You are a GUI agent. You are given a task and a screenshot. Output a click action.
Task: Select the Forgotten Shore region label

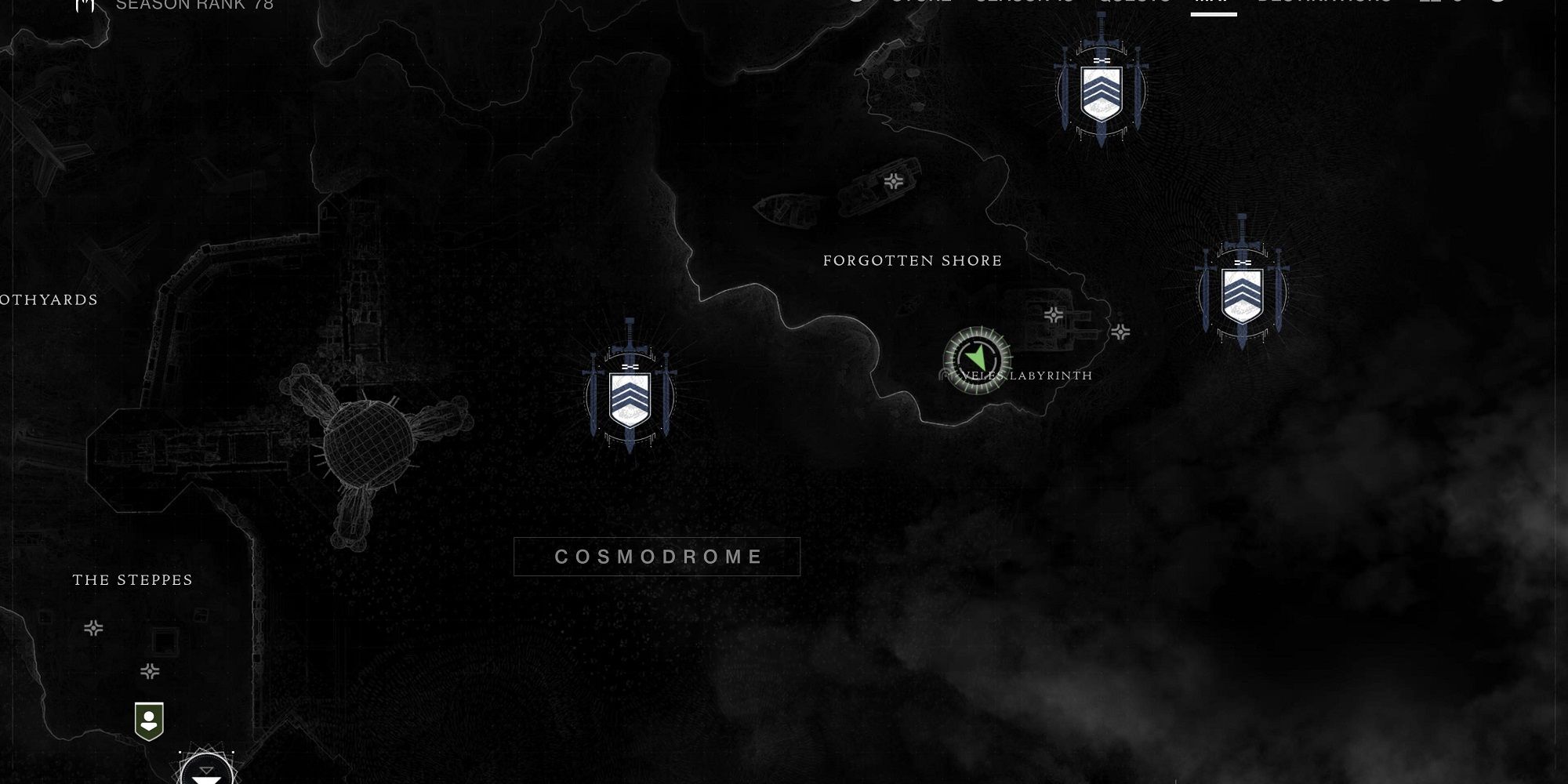911,260
